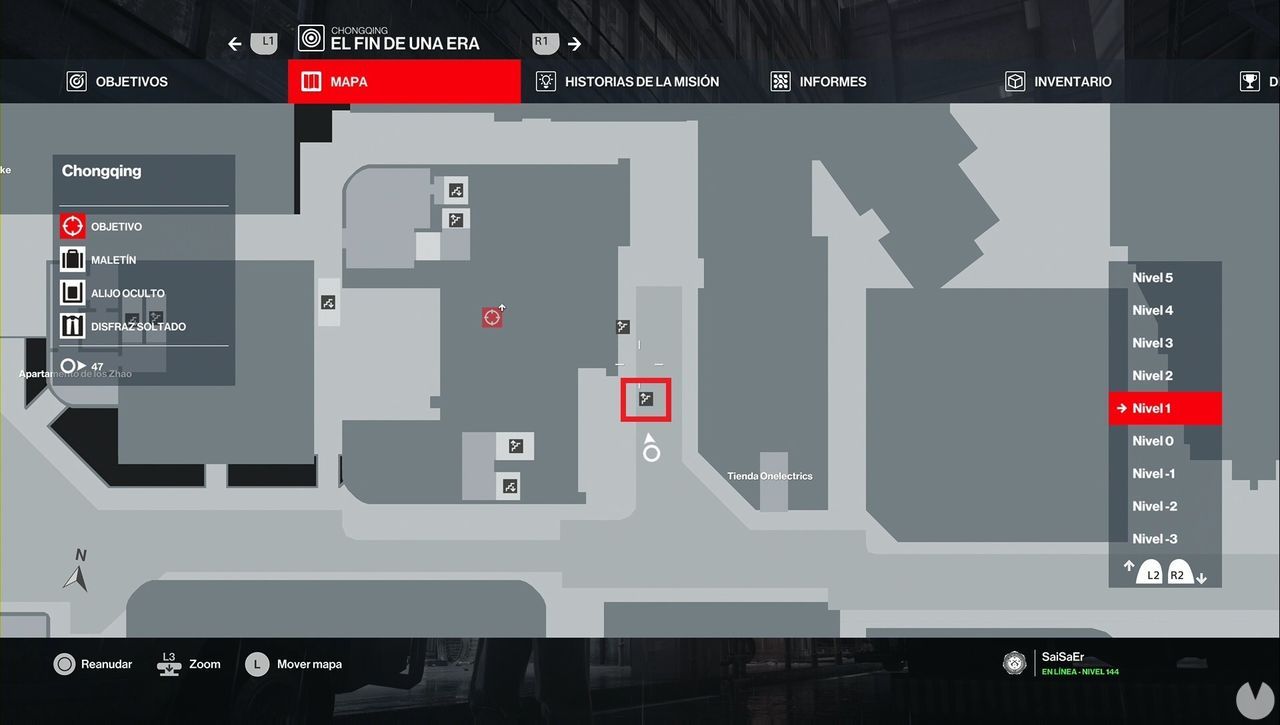Select the player position marker on the map
Screen dimensions: 1280x725
coord(651,450)
